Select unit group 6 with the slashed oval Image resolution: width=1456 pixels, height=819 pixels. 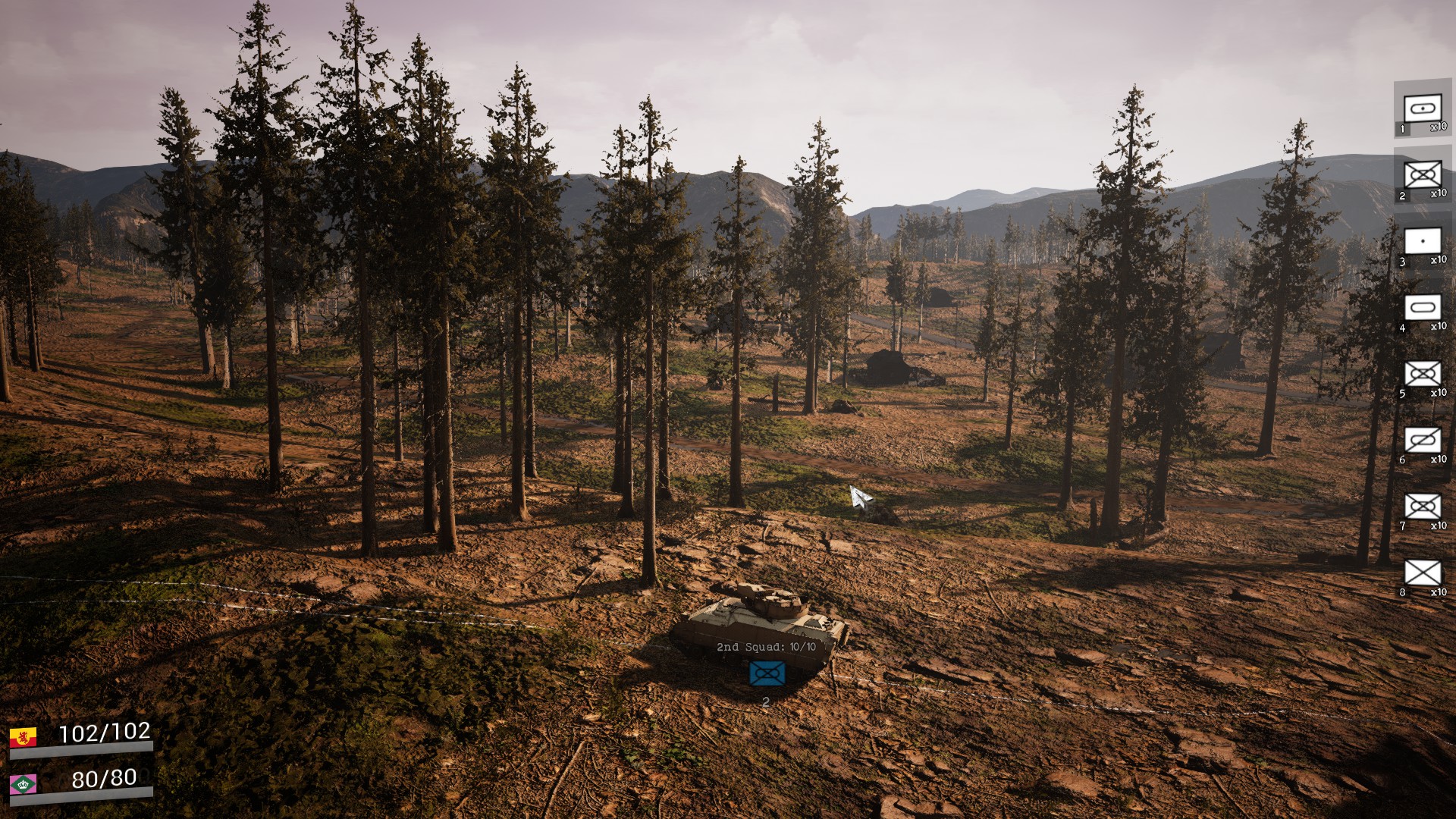[x=1422, y=441]
